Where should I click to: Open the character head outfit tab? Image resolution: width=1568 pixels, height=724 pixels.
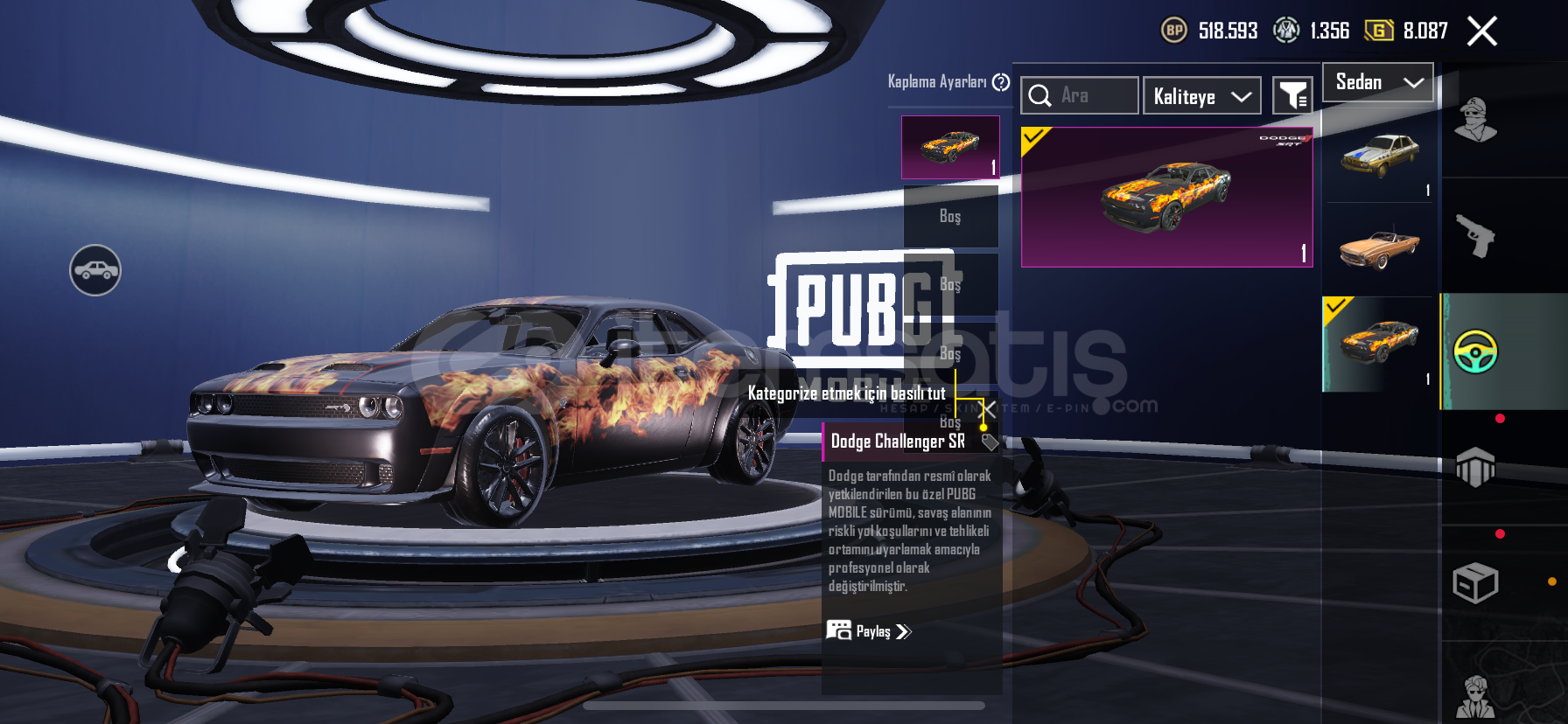tap(1475, 120)
